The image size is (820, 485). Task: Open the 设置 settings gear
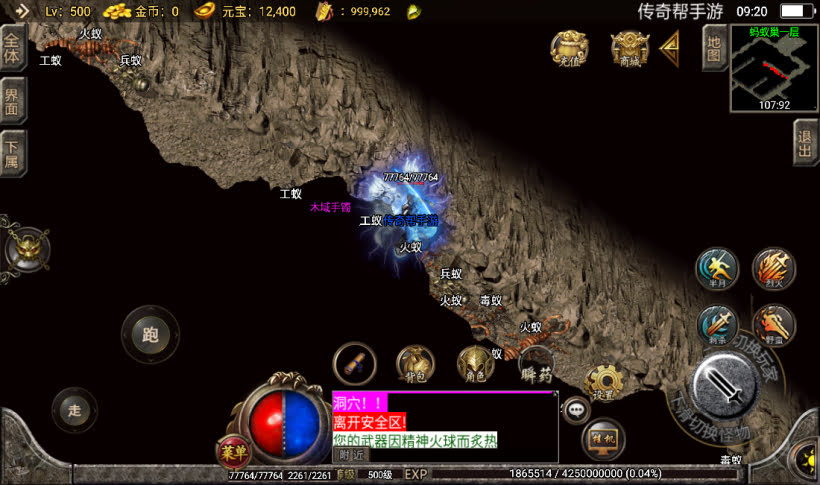[603, 381]
